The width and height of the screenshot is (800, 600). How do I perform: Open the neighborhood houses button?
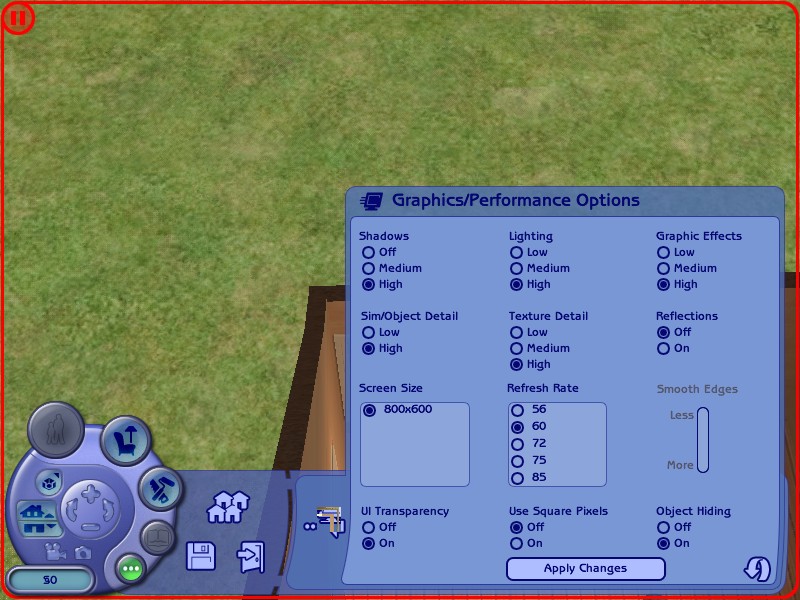pyautogui.click(x=227, y=507)
